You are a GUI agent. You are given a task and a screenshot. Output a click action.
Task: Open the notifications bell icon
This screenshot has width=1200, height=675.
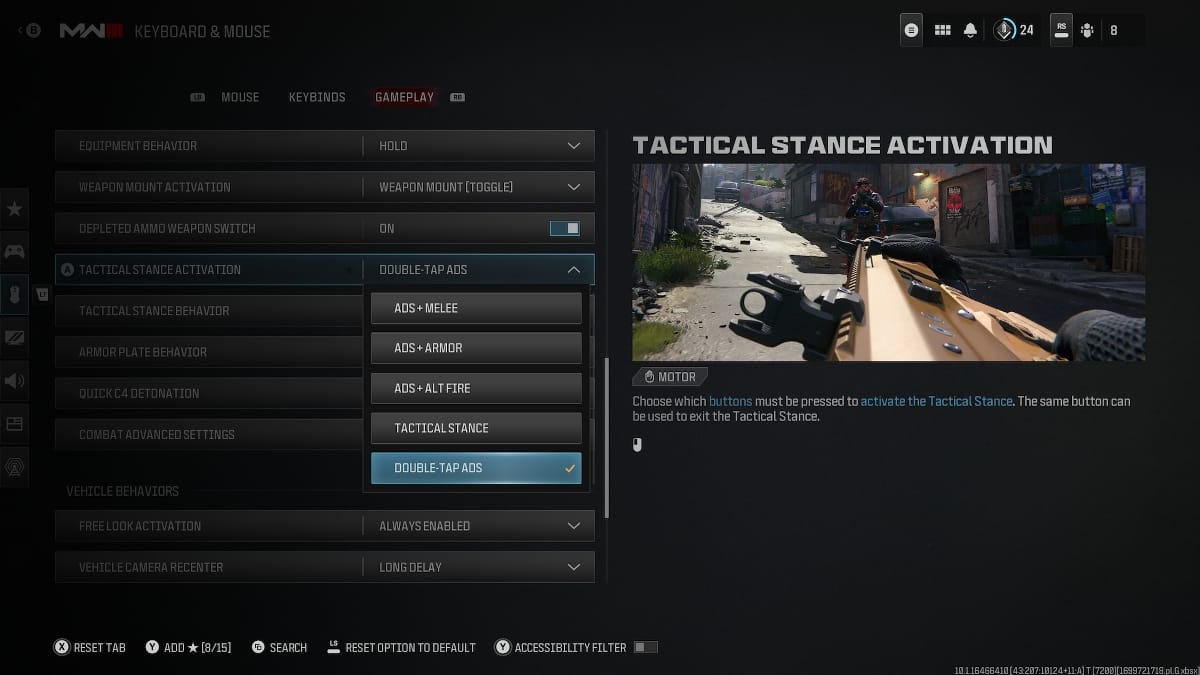click(x=970, y=30)
